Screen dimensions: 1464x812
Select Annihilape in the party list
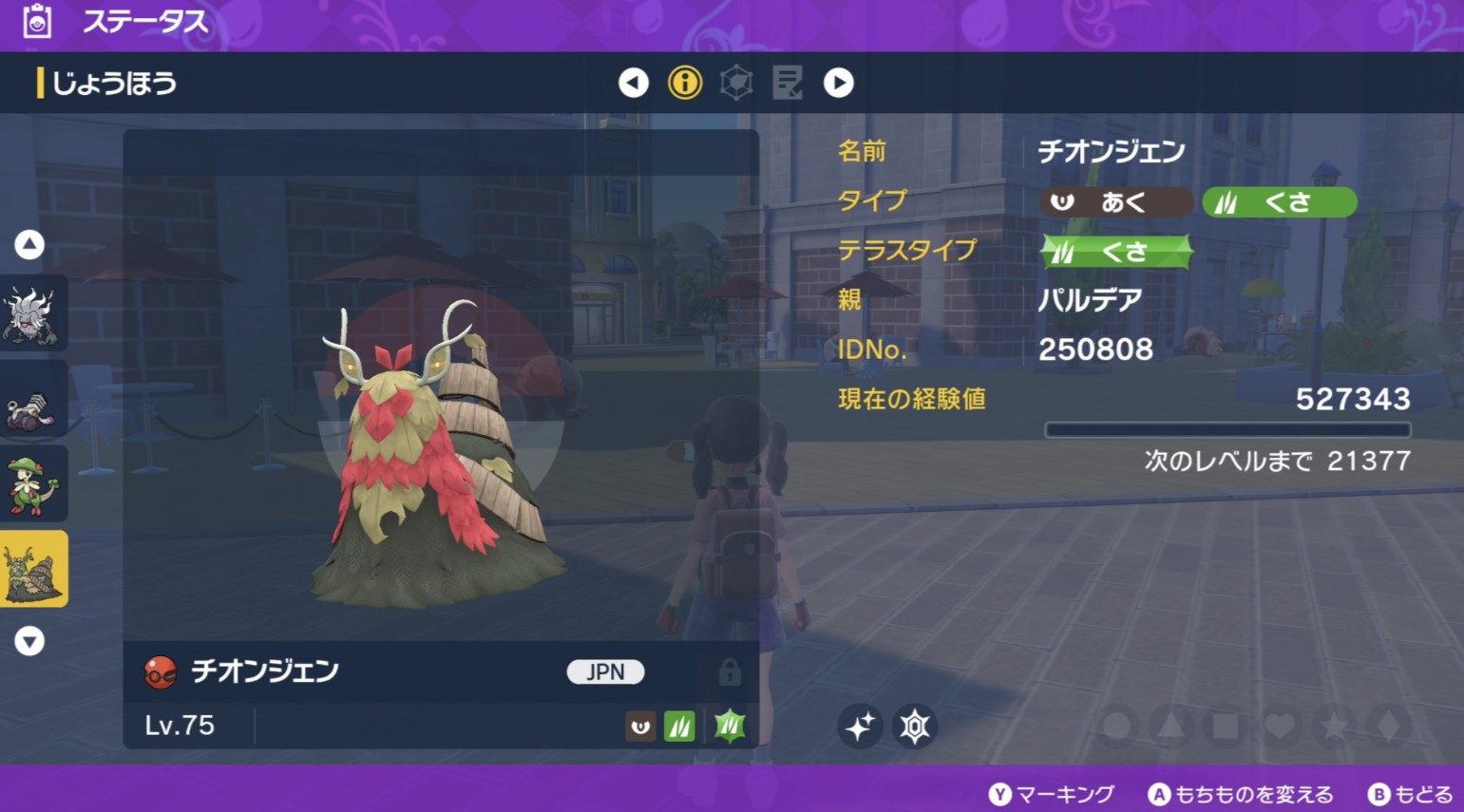(x=33, y=314)
